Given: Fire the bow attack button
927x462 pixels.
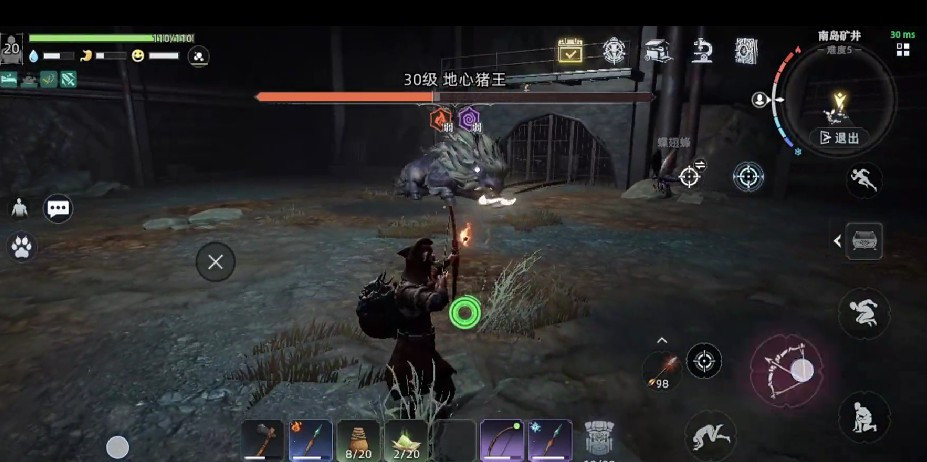Looking at the screenshot, I should point(786,370).
